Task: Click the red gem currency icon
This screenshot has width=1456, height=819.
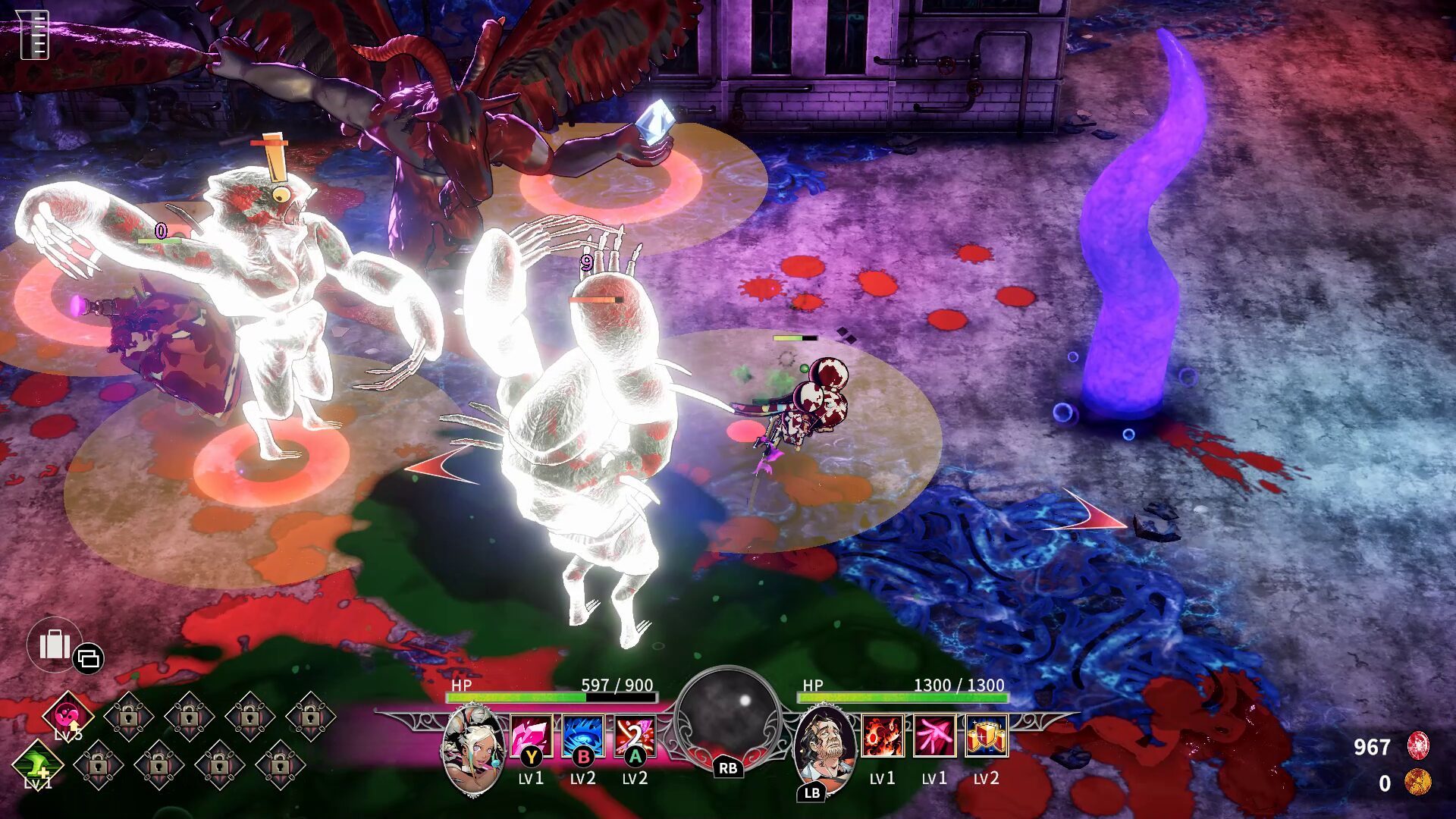Action: pyautogui.click(x=1418, y=746)
